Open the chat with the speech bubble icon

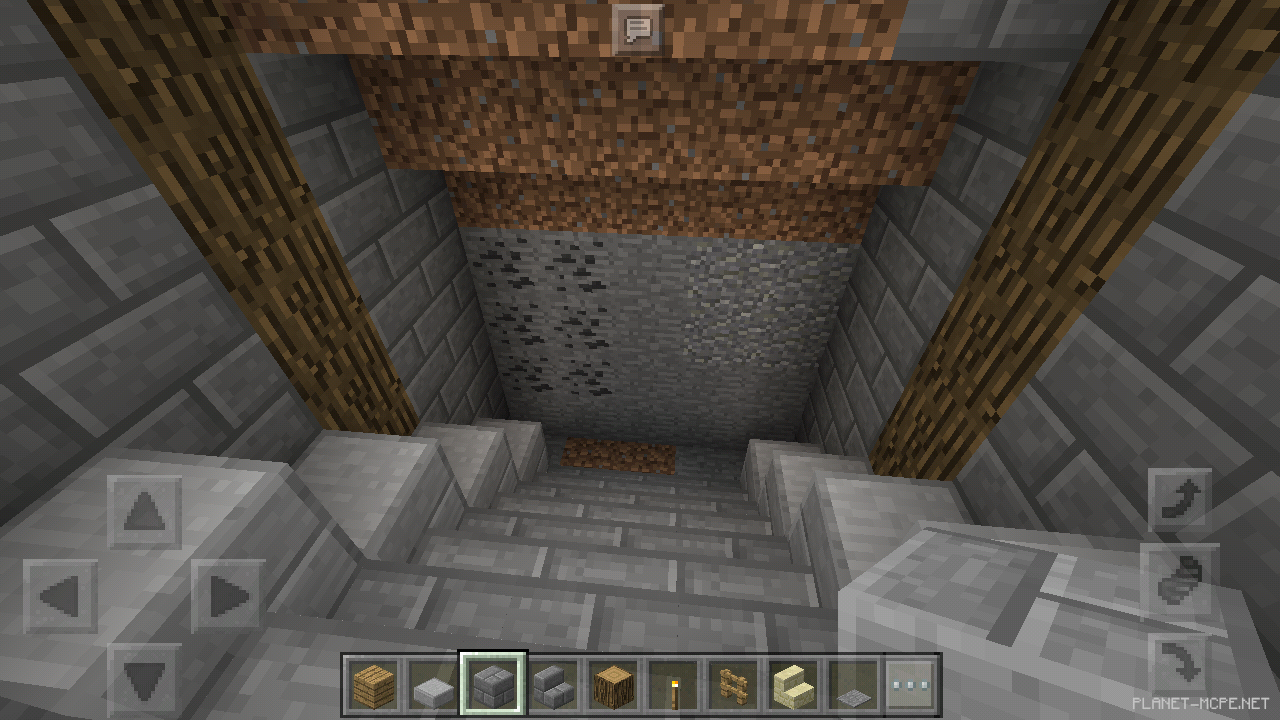click(639, 28)
